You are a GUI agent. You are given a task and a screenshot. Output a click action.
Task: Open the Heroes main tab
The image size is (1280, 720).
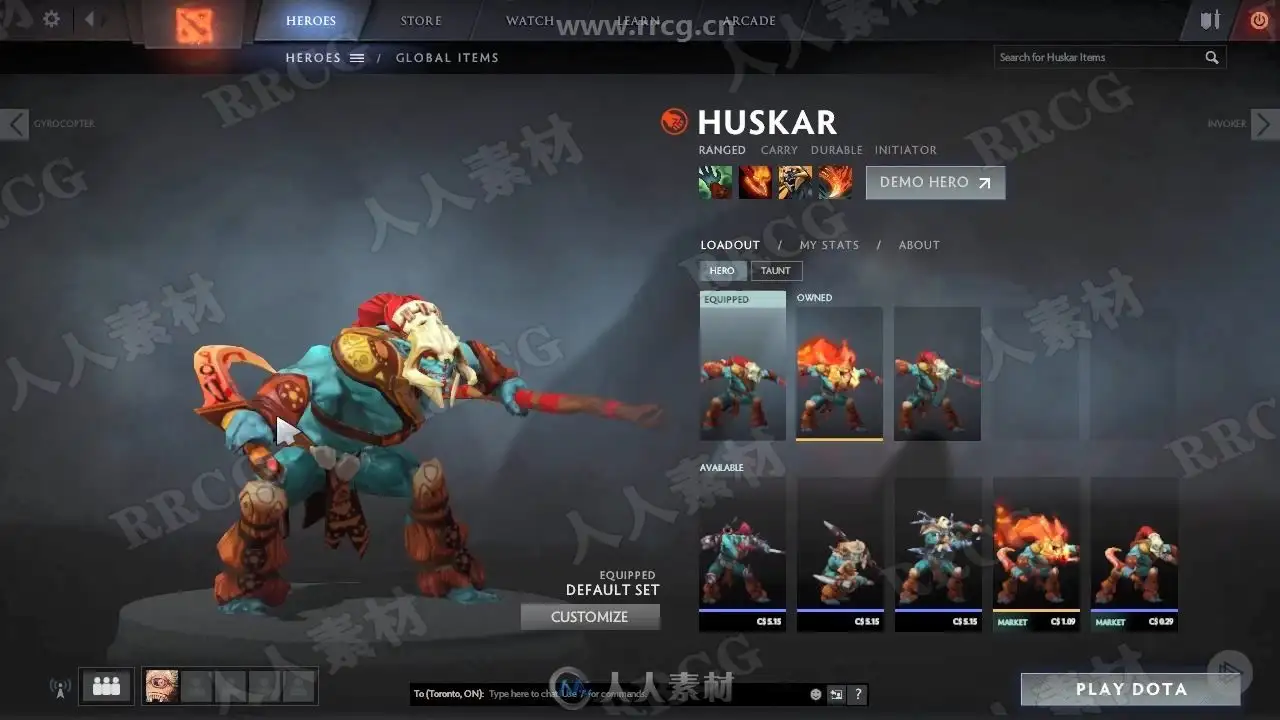point(311,21)
